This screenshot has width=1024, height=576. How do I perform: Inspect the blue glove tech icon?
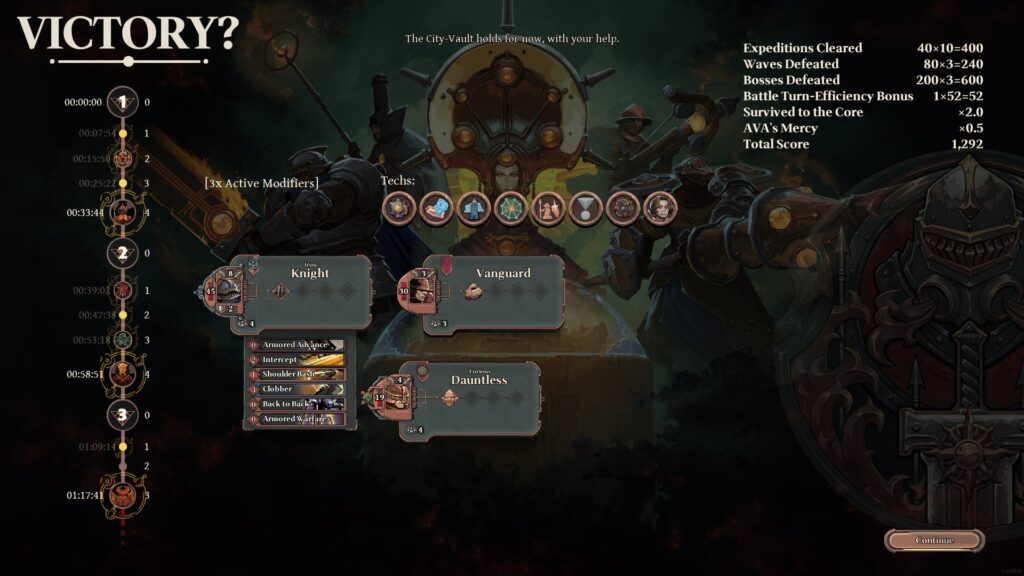(436, 208)
